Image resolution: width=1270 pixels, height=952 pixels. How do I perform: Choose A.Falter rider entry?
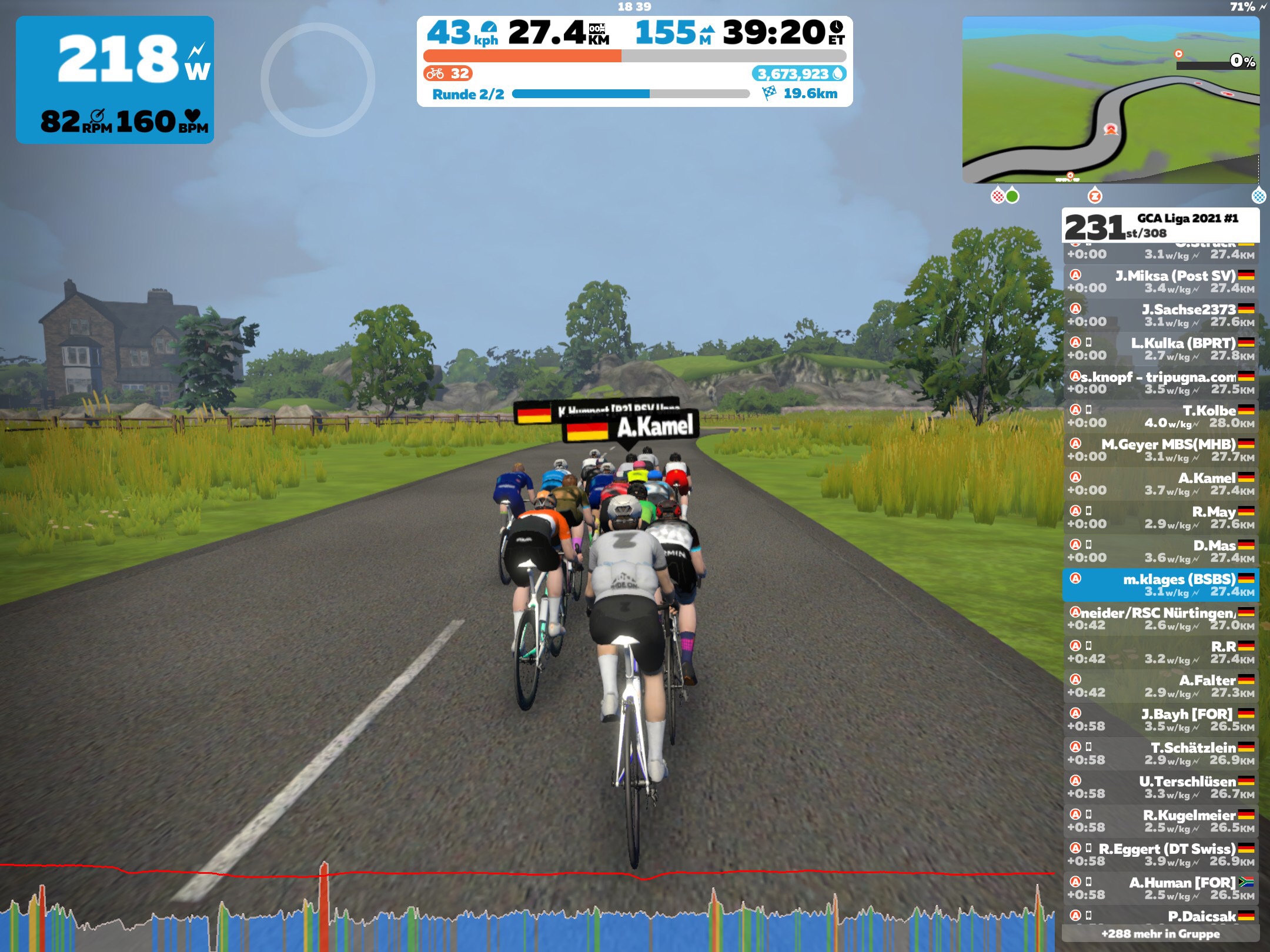[1161, 686]
